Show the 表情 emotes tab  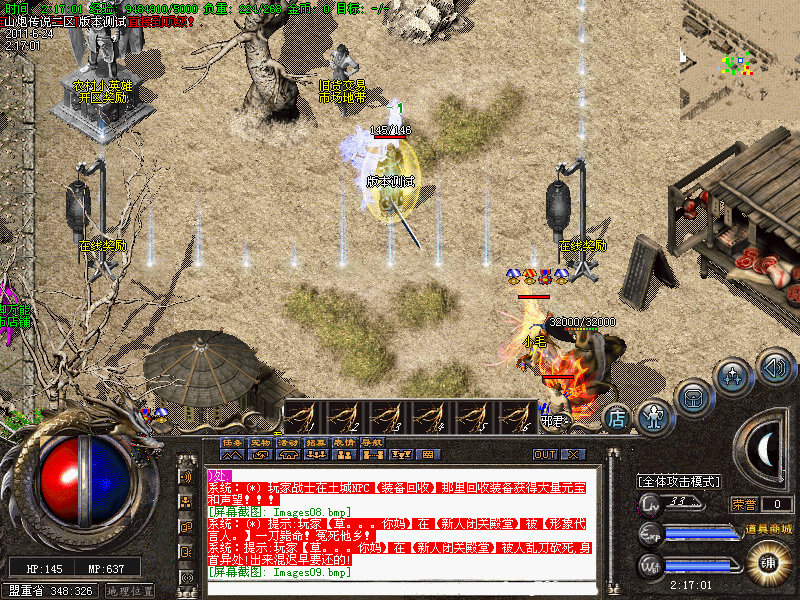click(344, 441)
